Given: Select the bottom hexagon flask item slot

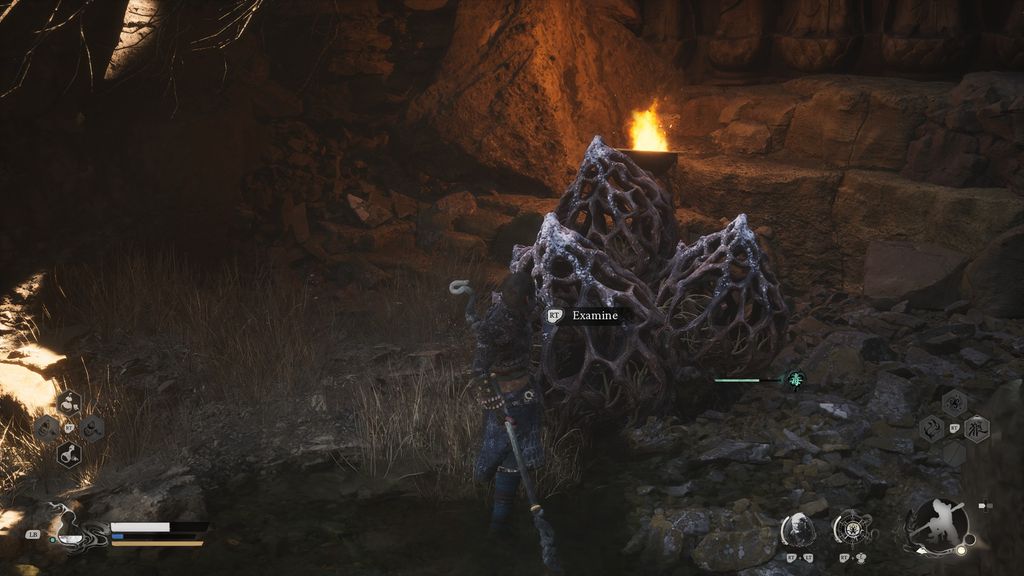Looking at the screenshot, I should pos(69,454).
